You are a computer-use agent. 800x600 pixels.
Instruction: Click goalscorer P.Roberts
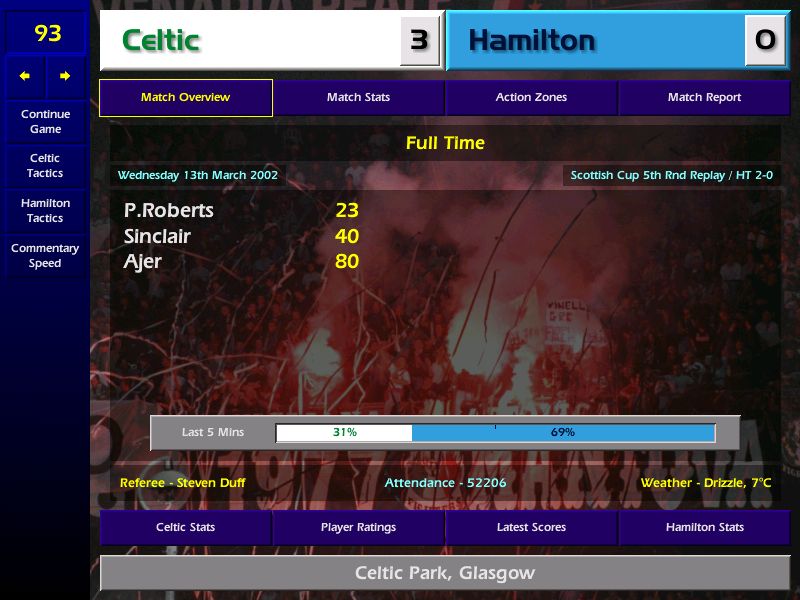pyautogui.click(x=169, y=210)
